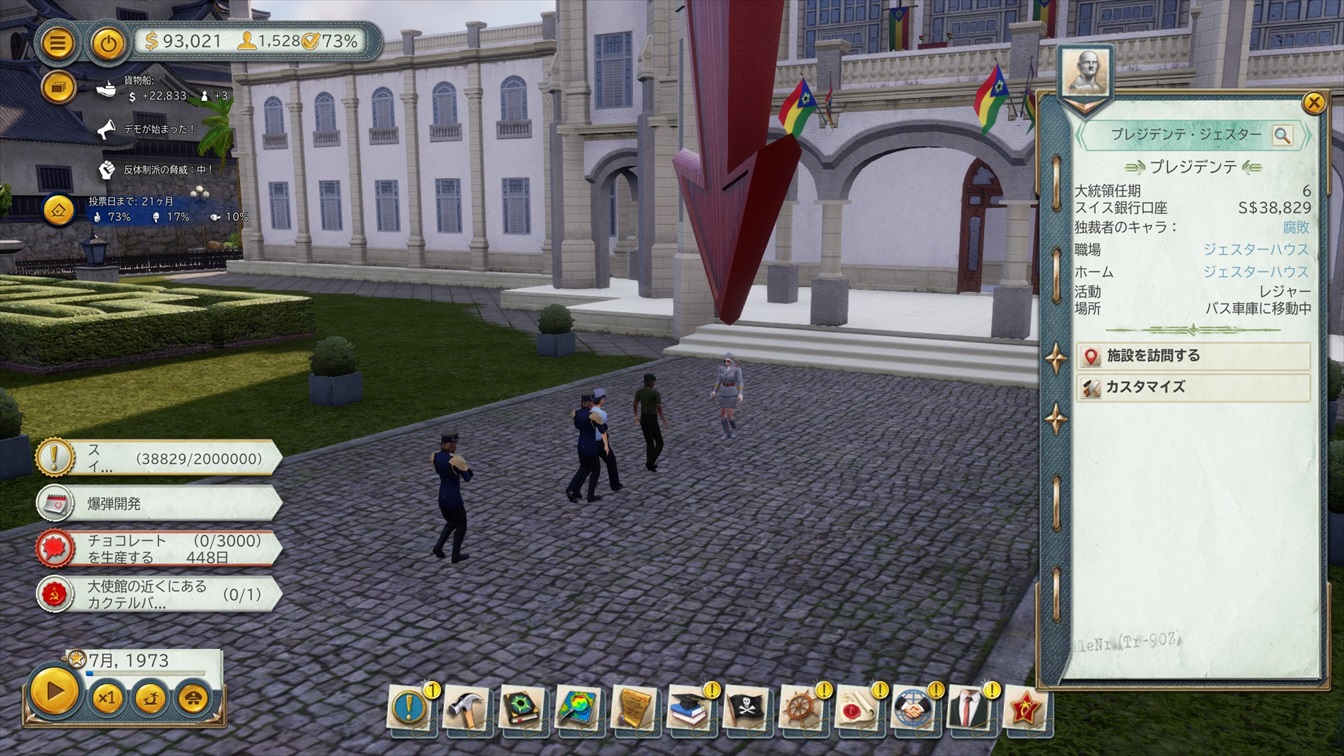Resume the game with the play button
The image size is (1344, 756).
pos(54,691)
